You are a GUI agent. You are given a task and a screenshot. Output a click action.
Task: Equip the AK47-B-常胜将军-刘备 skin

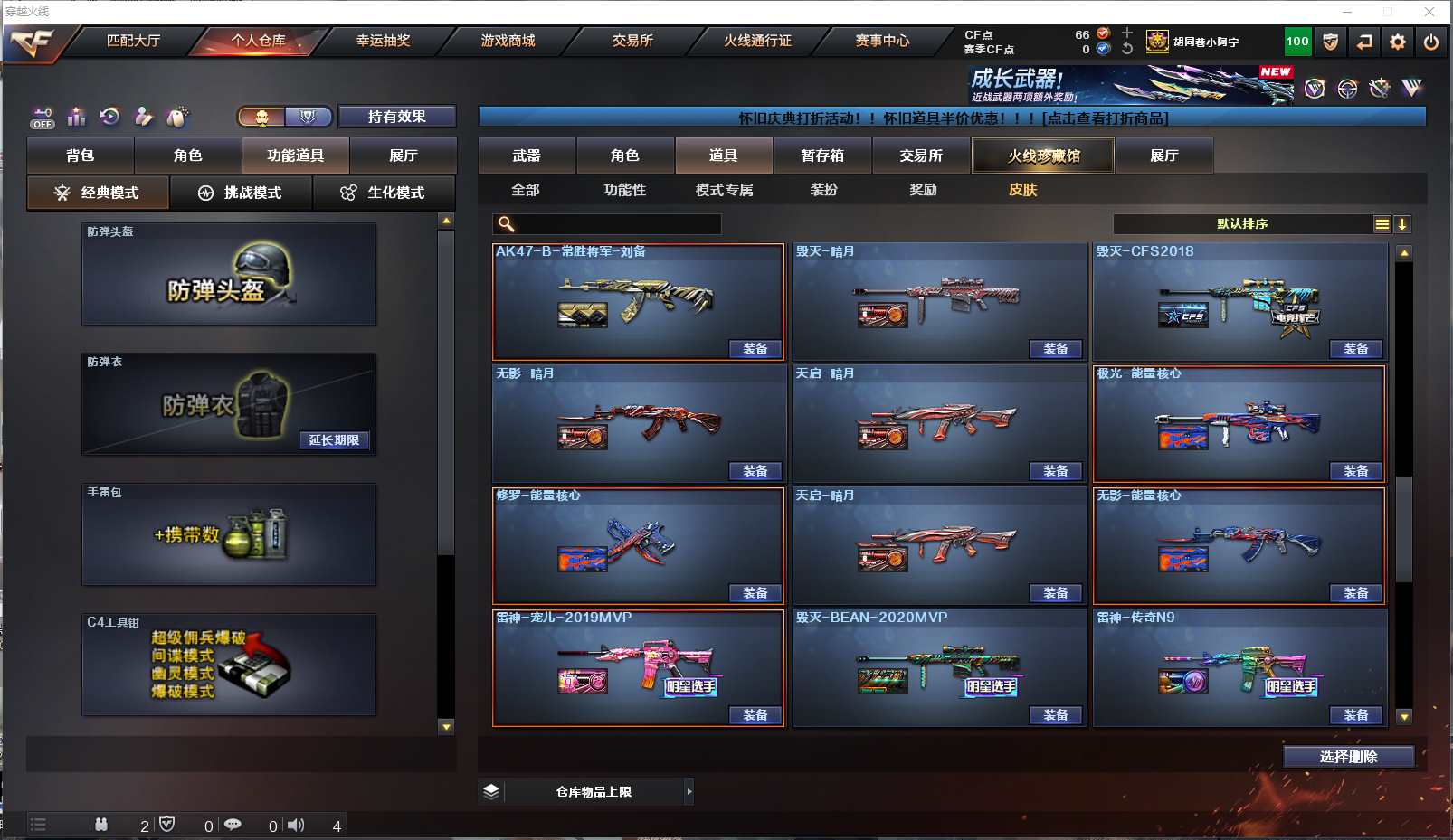click(x=755, y=349)
